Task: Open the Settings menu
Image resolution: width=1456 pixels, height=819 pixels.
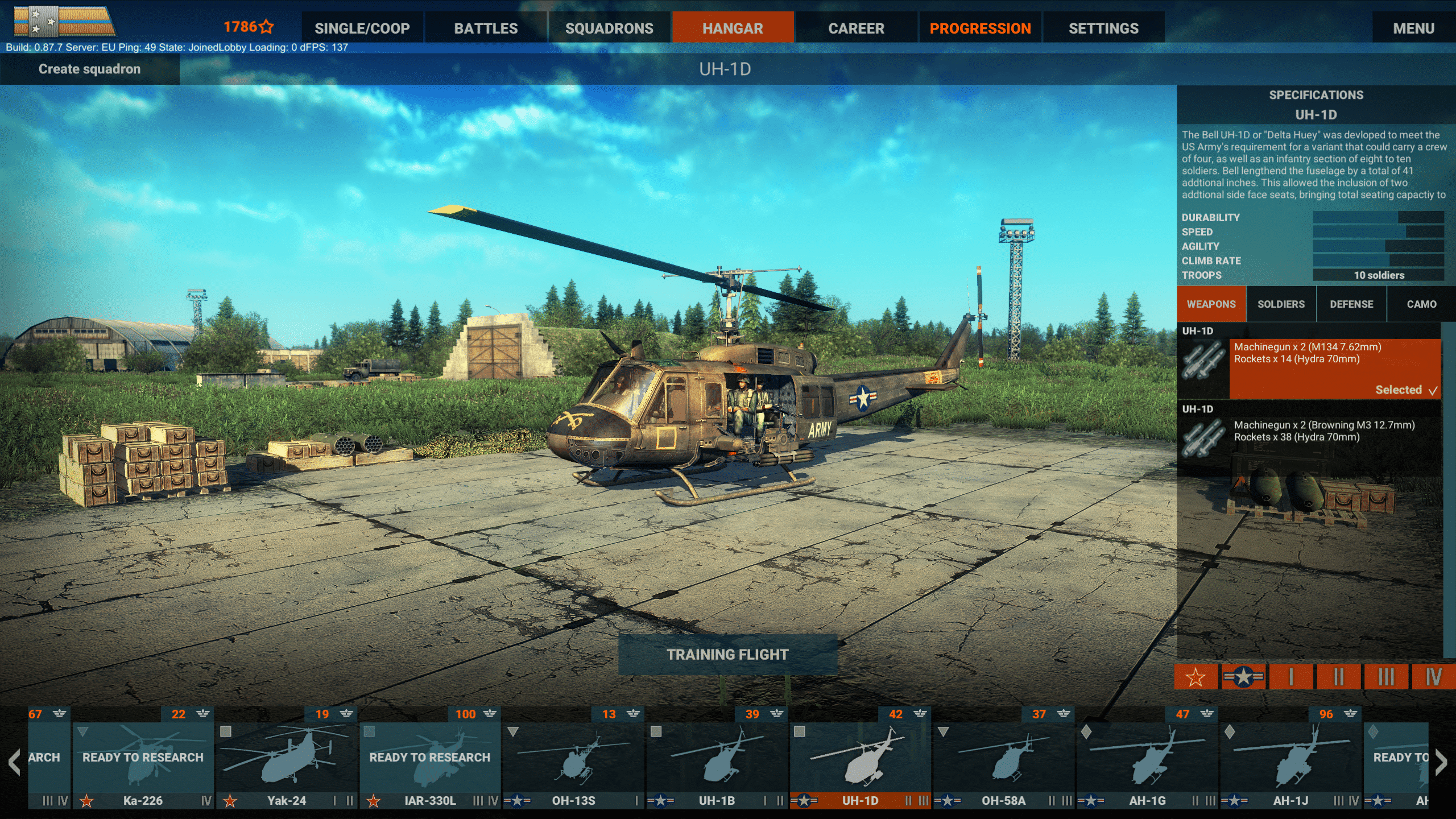Action: point(1103,28)
